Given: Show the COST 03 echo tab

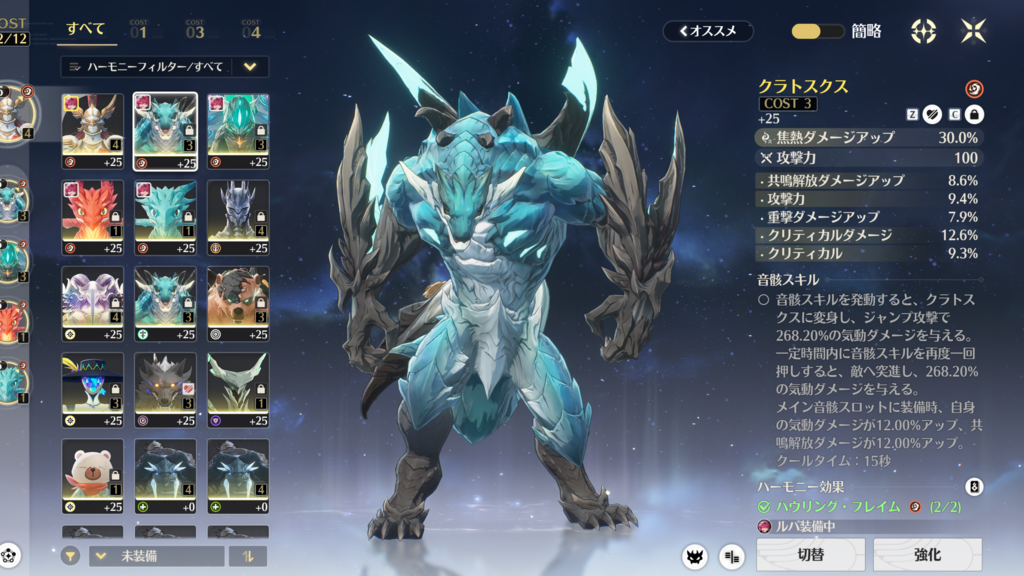Looking at the screenshot, I should pyautogui.click(x=194, y=29).
